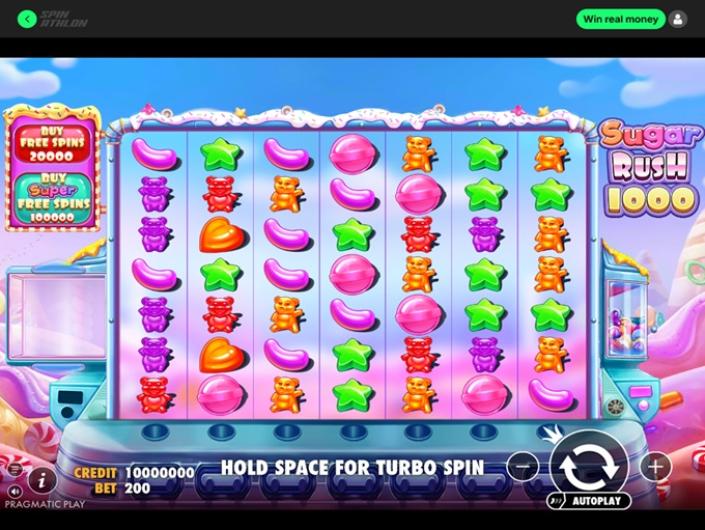The image size is (705, 530).
Task: Click the green Win real money button
Action: pyautogui.click(x=620, y=19)
